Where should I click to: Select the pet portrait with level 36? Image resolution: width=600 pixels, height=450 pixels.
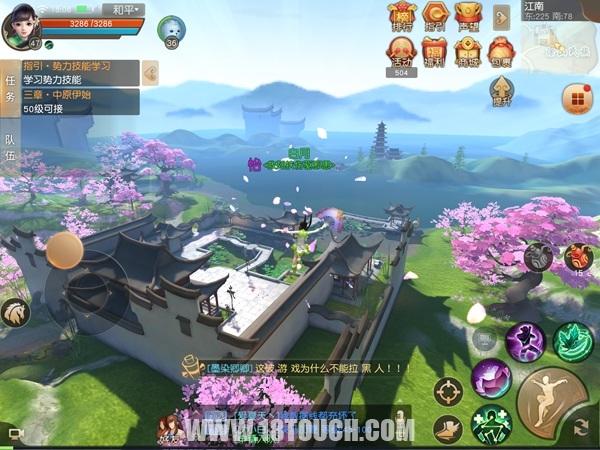(x=171, y=30)
